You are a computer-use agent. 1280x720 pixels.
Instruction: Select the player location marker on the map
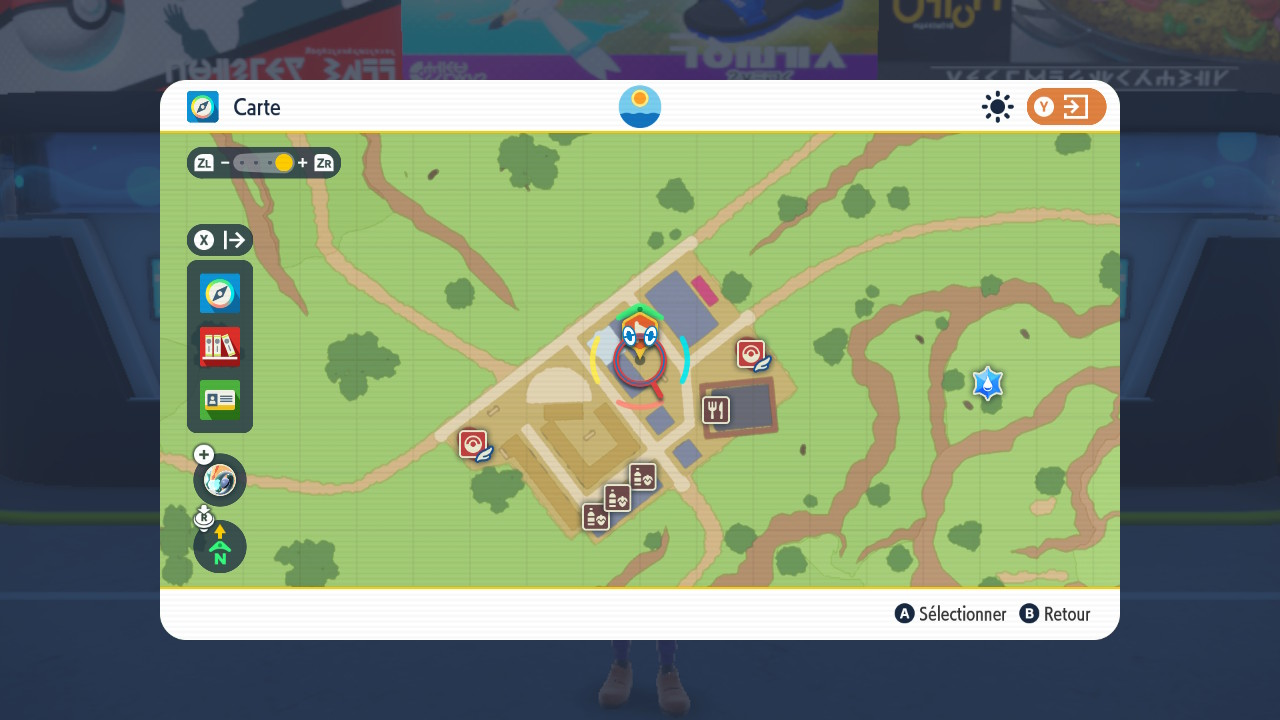(x=639, y=340)
